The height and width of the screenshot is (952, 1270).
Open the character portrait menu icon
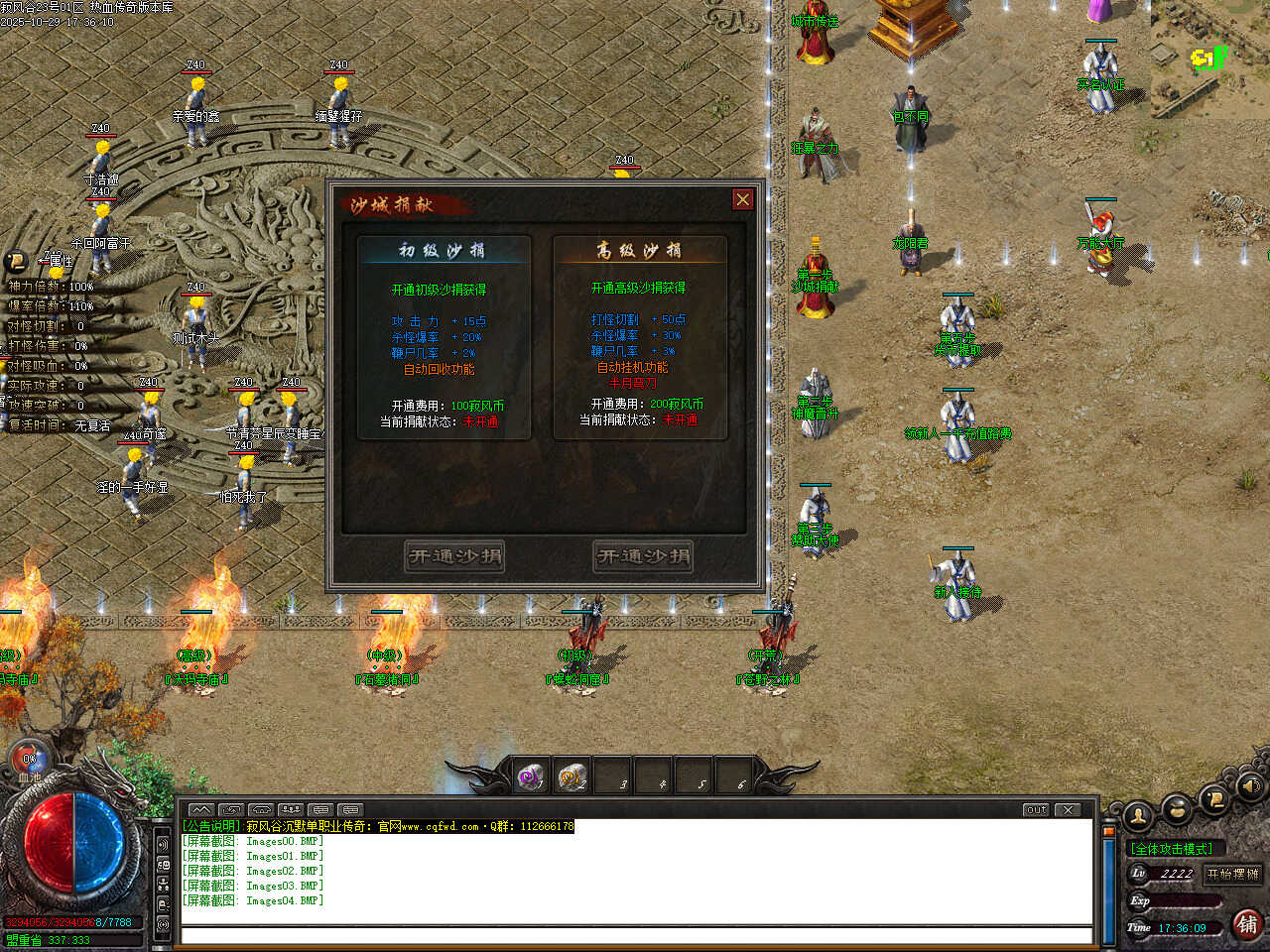[x=1138, y=815]
